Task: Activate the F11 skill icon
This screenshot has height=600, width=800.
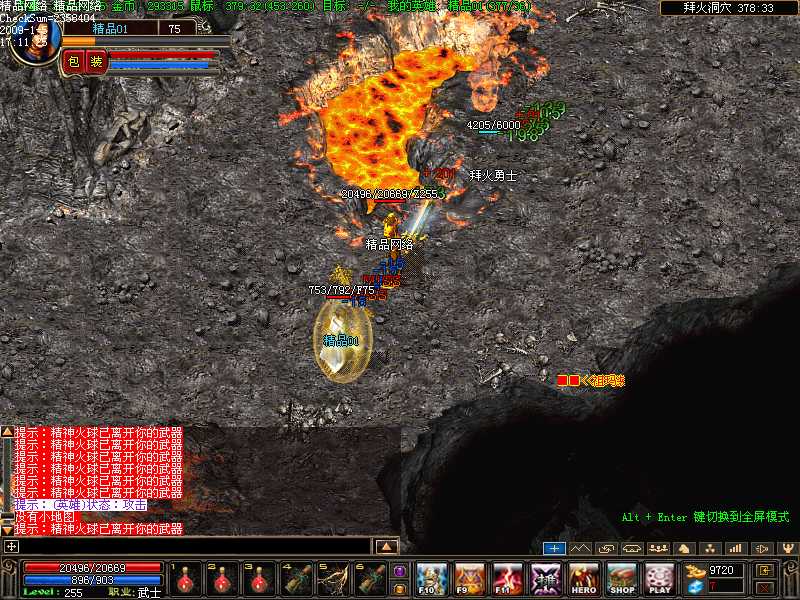Action: coord(507,578)
